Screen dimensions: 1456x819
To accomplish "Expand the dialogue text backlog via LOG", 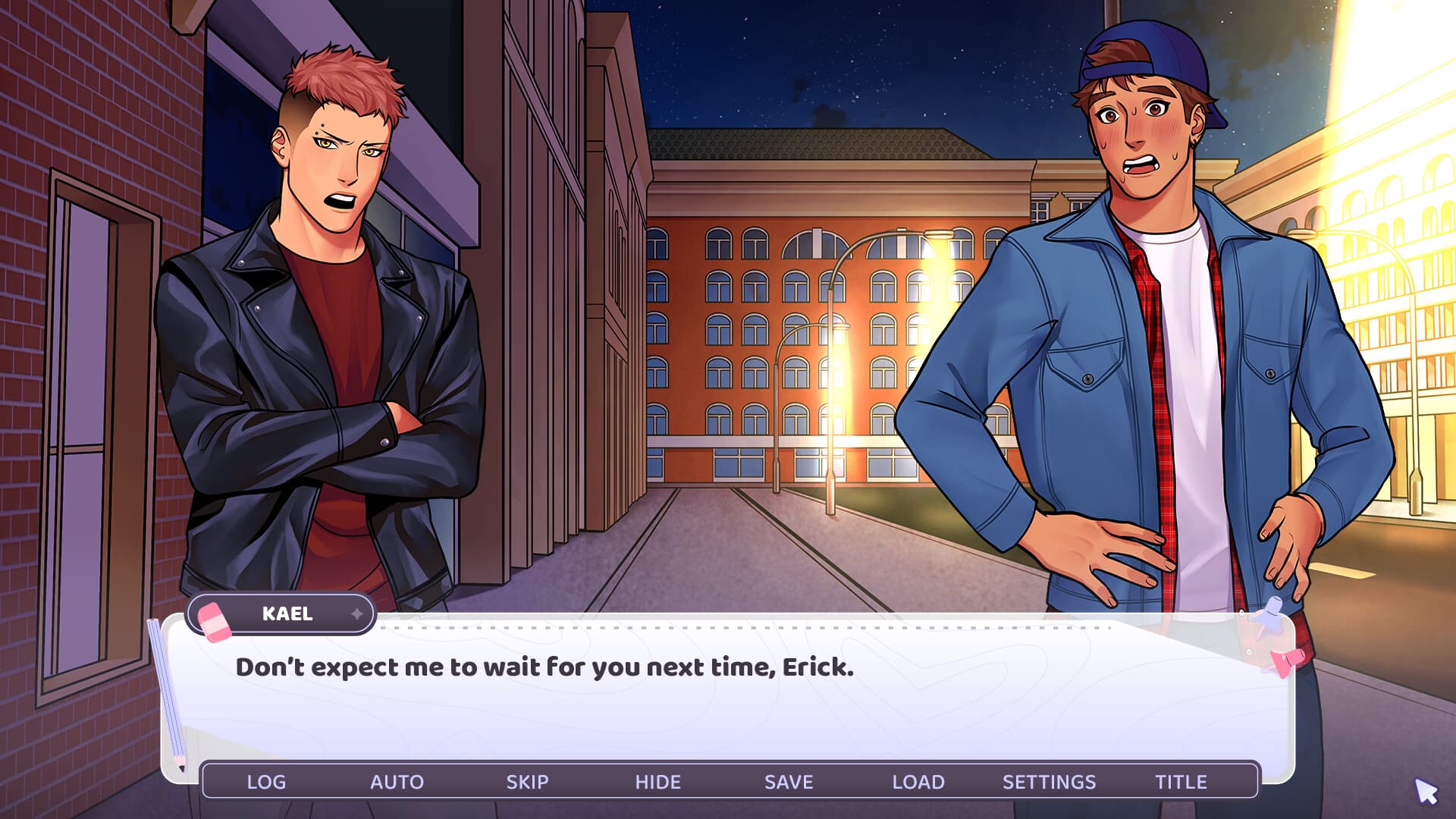I will pos(267,782).
